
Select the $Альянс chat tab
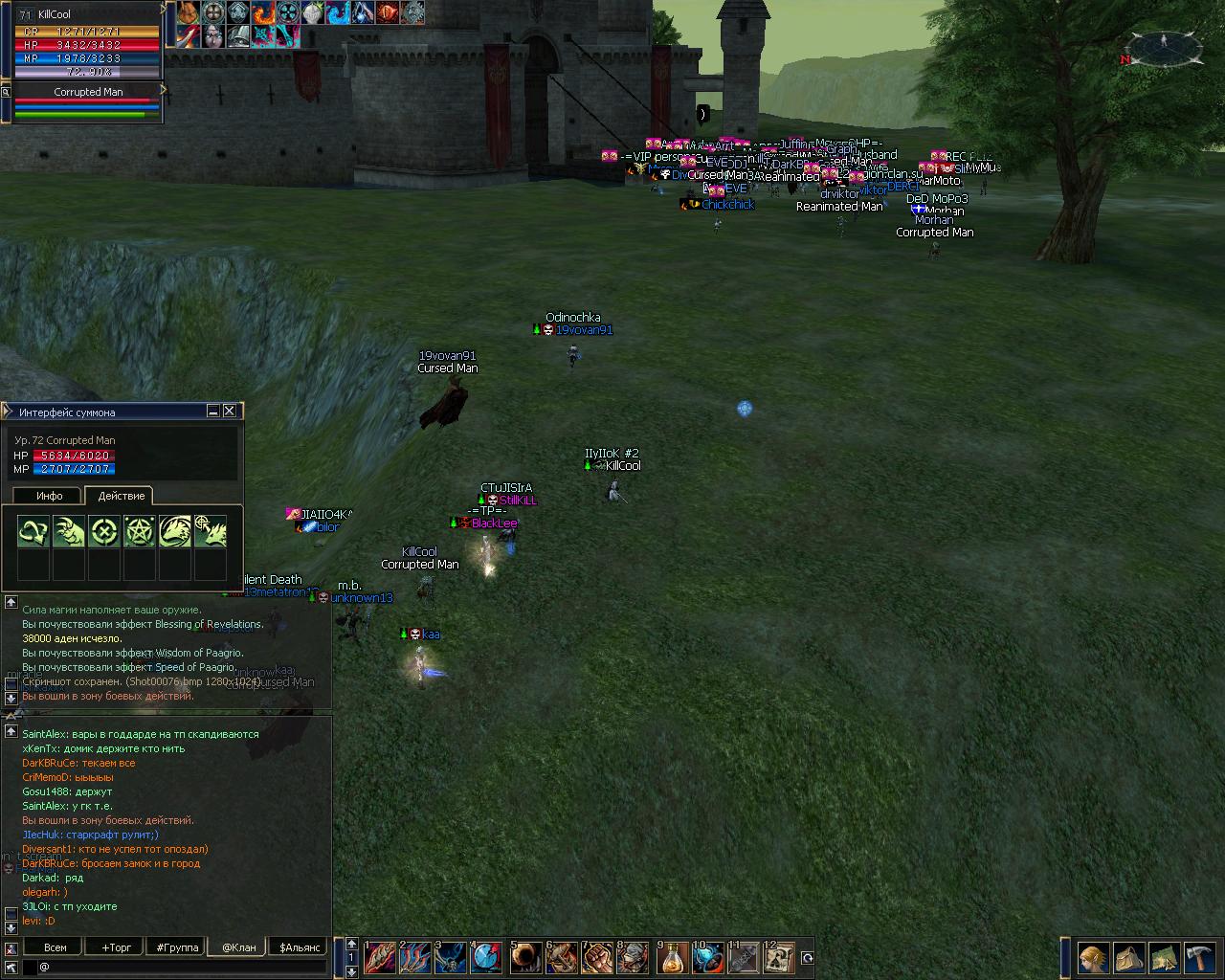point(300,947)
